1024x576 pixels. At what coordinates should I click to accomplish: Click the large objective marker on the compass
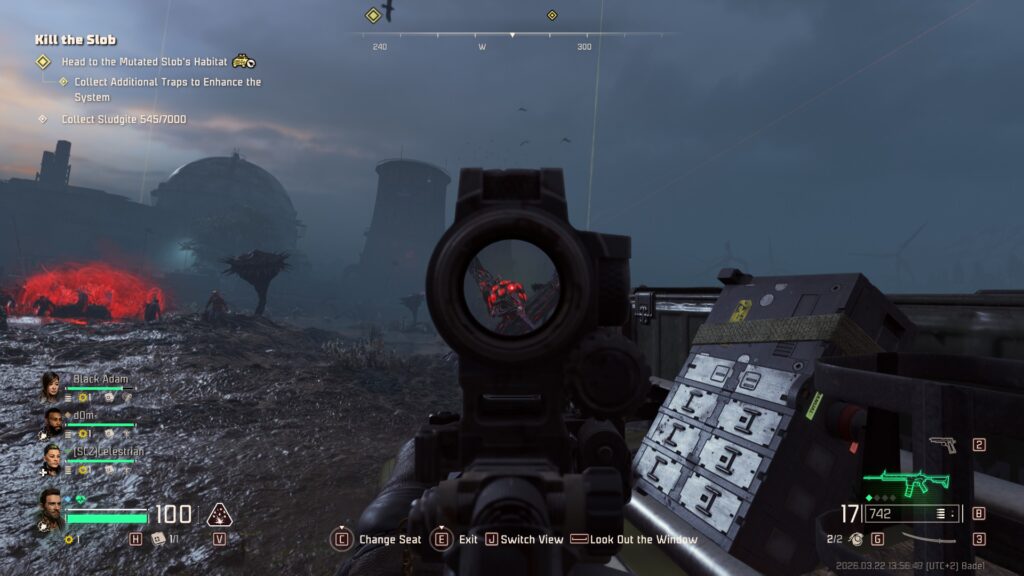373,15
